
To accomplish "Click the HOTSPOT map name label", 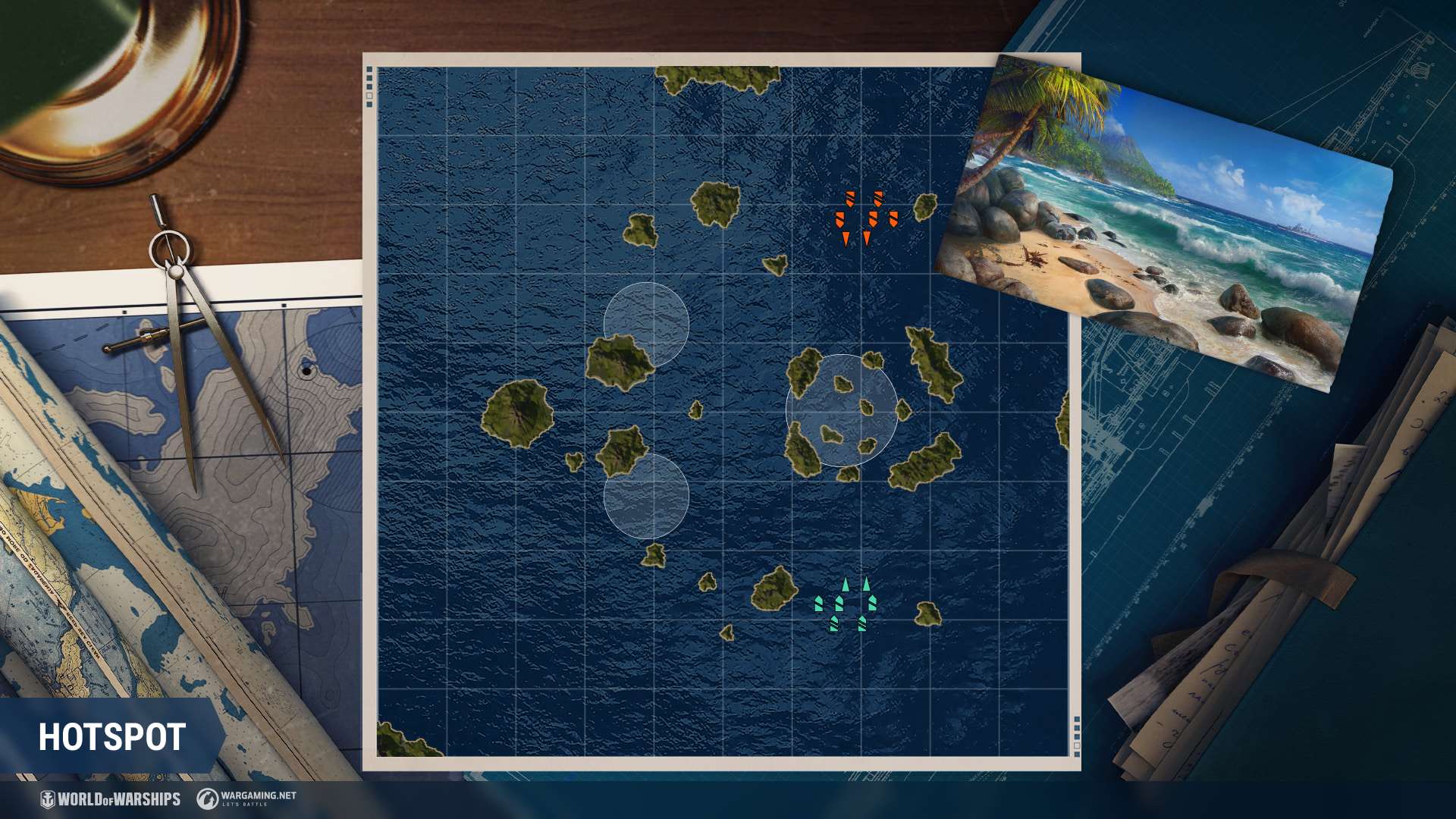I will (112, 737).
